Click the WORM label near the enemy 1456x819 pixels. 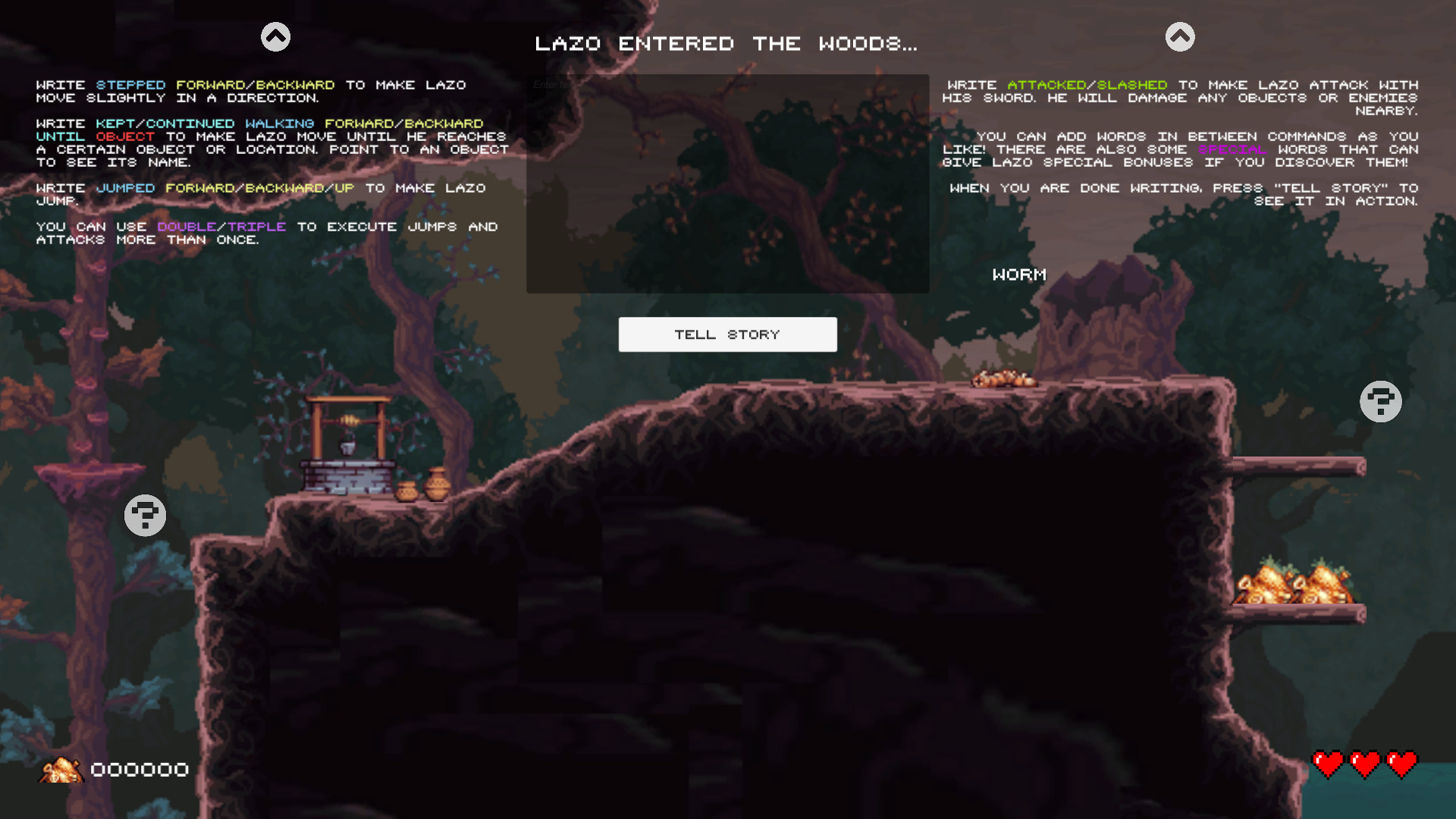[1019, 275]
